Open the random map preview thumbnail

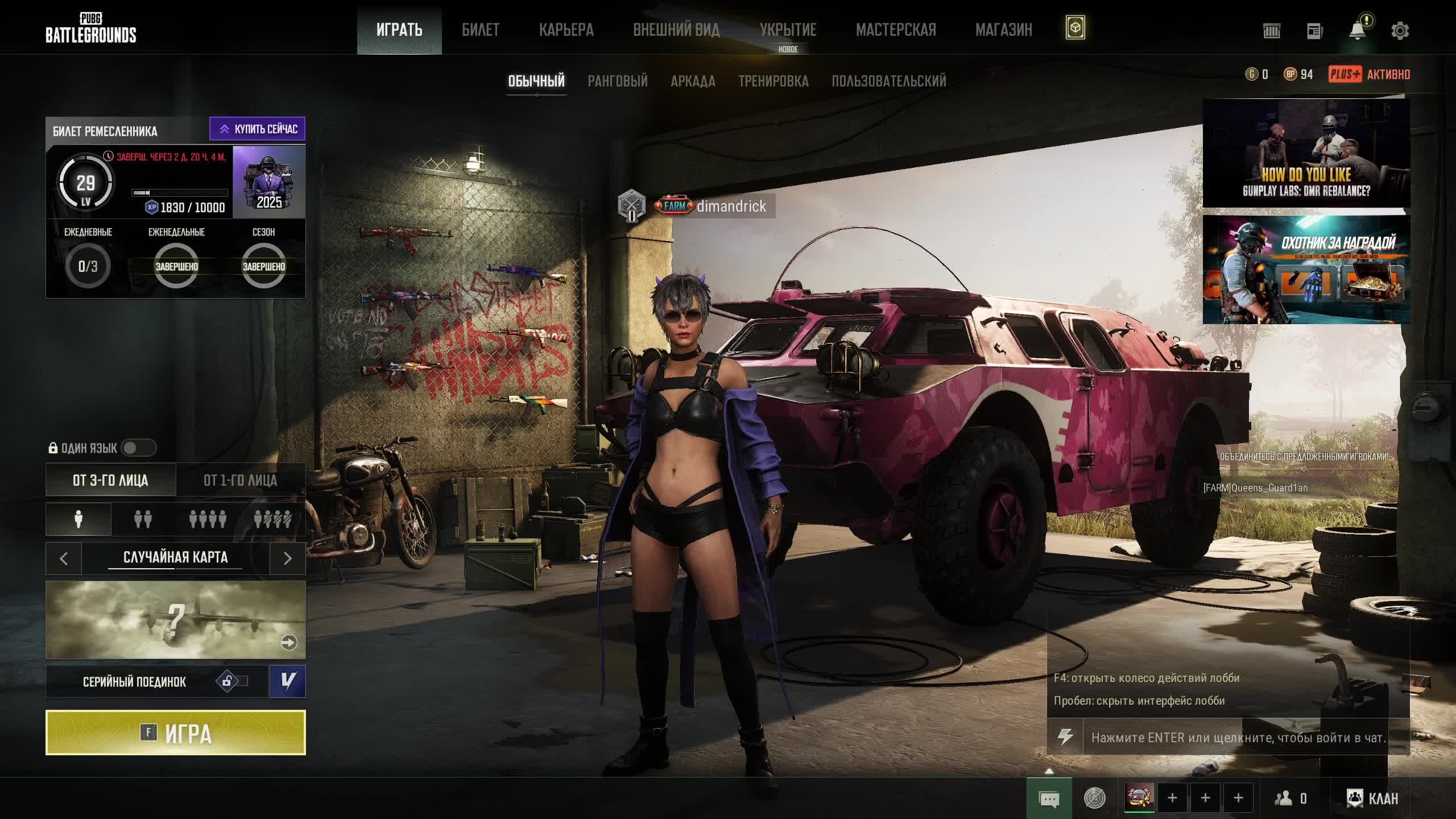[x=175, y=620]
